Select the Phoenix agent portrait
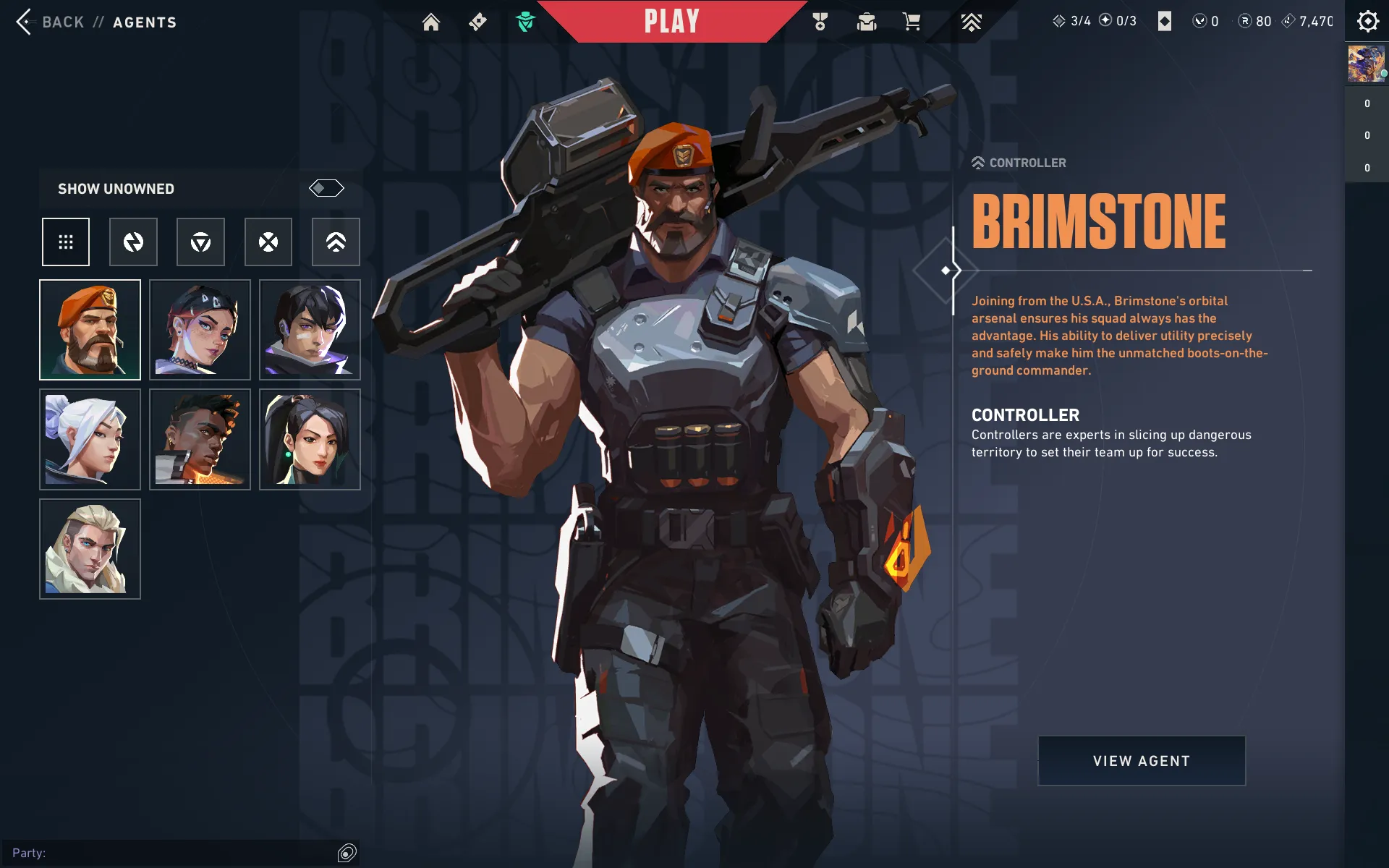Image resolution: width=1389 pixels, height=868 pixels. [x=200, y=440]
